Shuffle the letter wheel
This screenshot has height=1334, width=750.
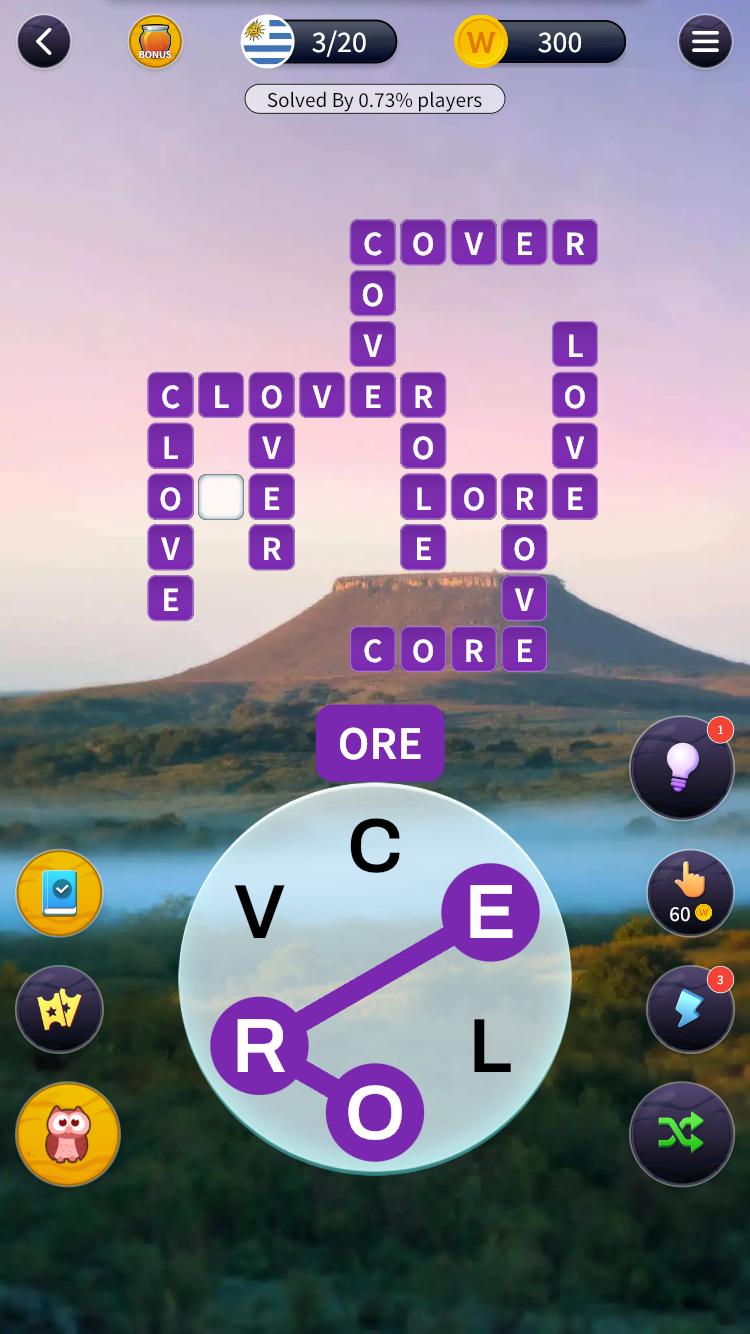click(682, 1133)
